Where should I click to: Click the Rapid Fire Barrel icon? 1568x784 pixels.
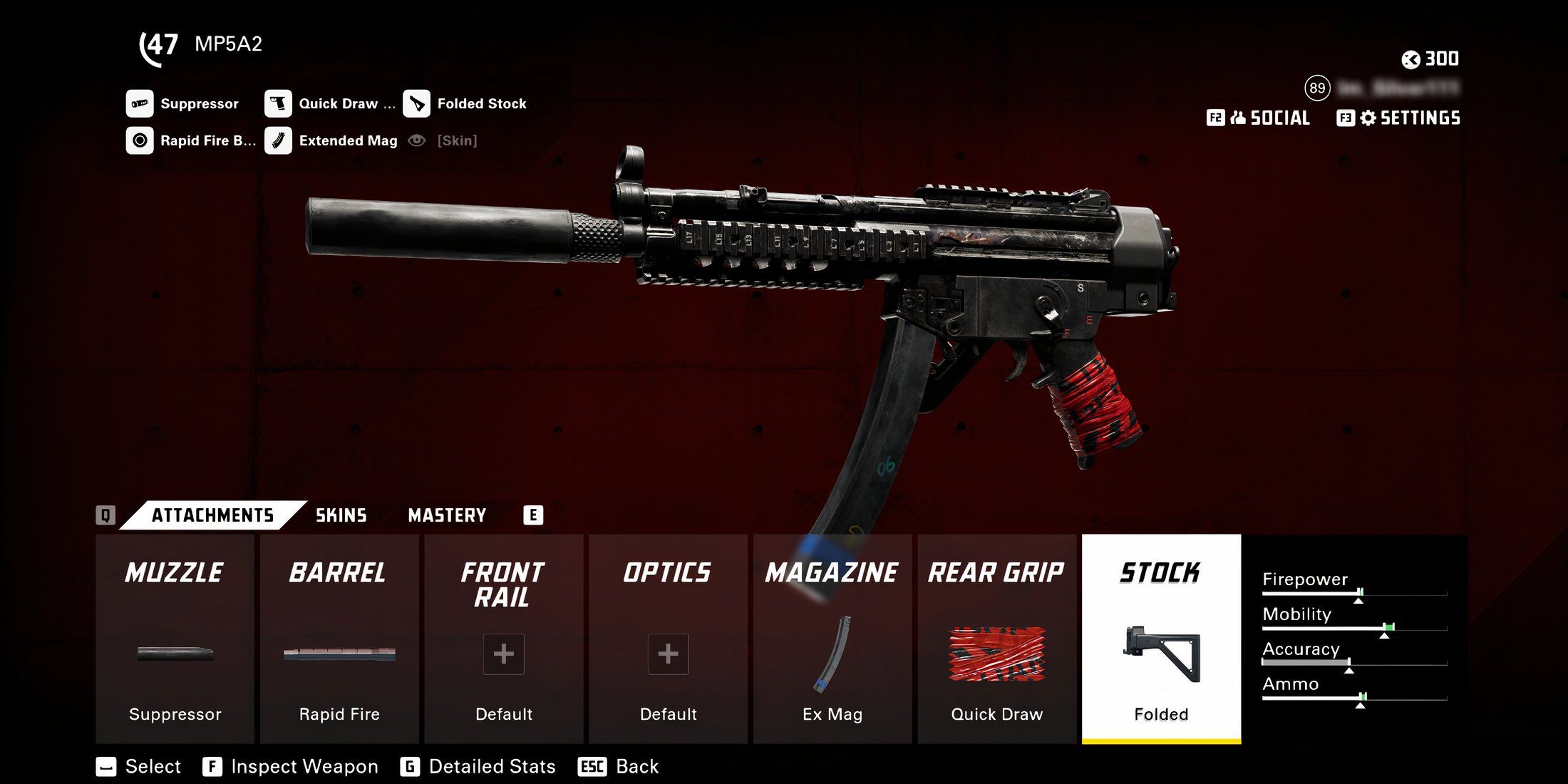pos(140,140)
